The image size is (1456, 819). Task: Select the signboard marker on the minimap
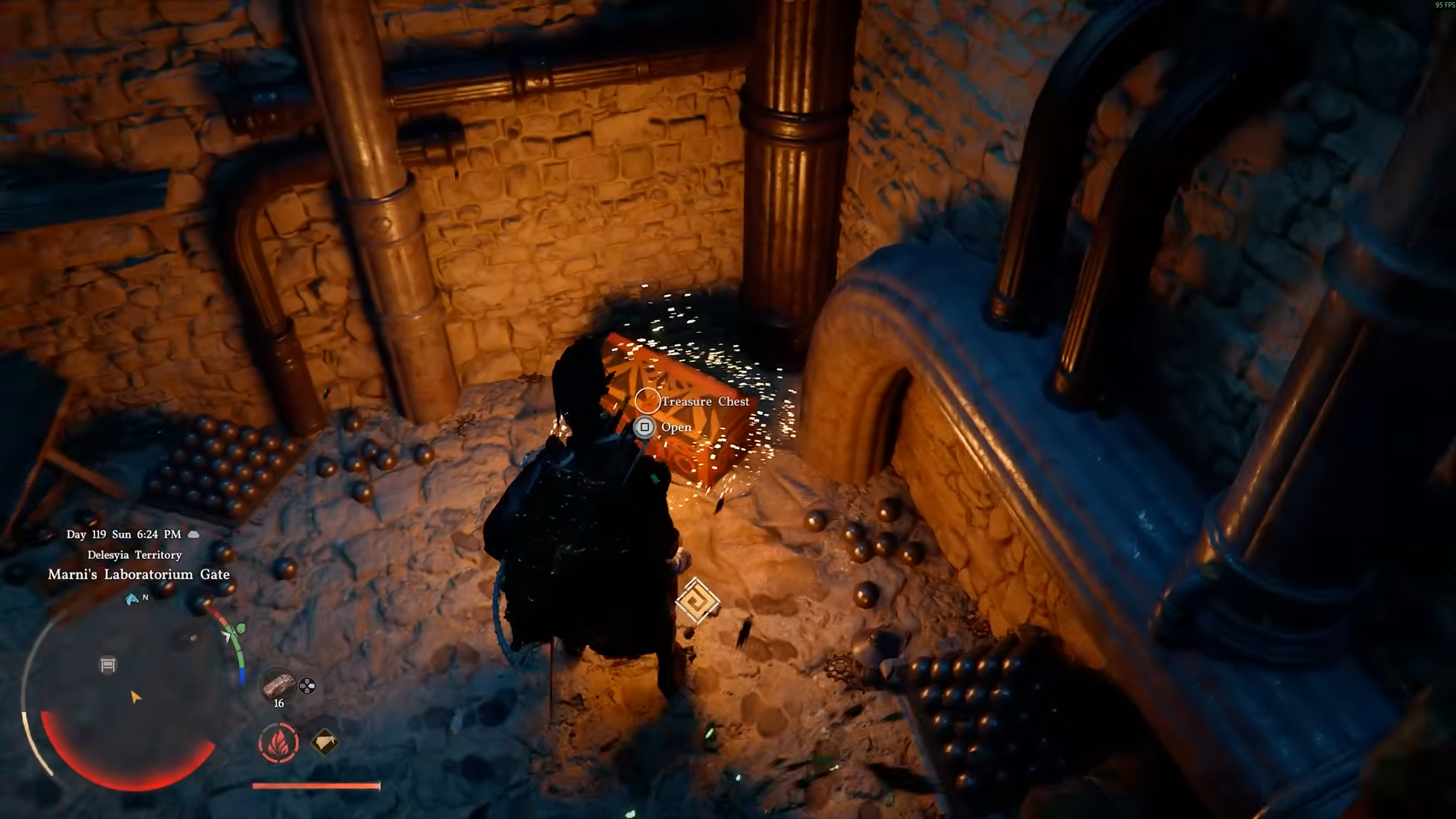pyautogui.click(x=108, y=665)
